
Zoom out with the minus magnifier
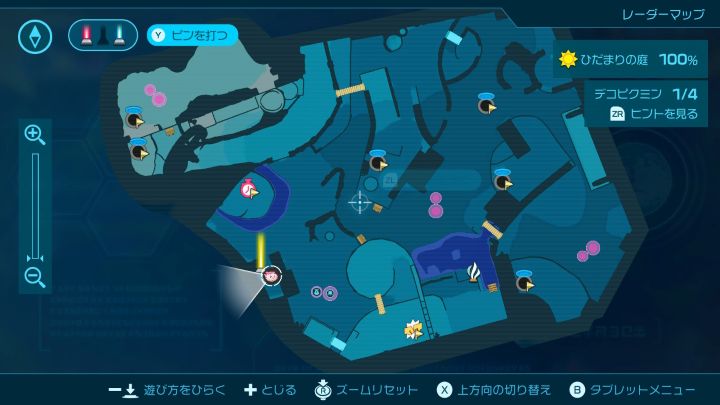tap(34, 277)
